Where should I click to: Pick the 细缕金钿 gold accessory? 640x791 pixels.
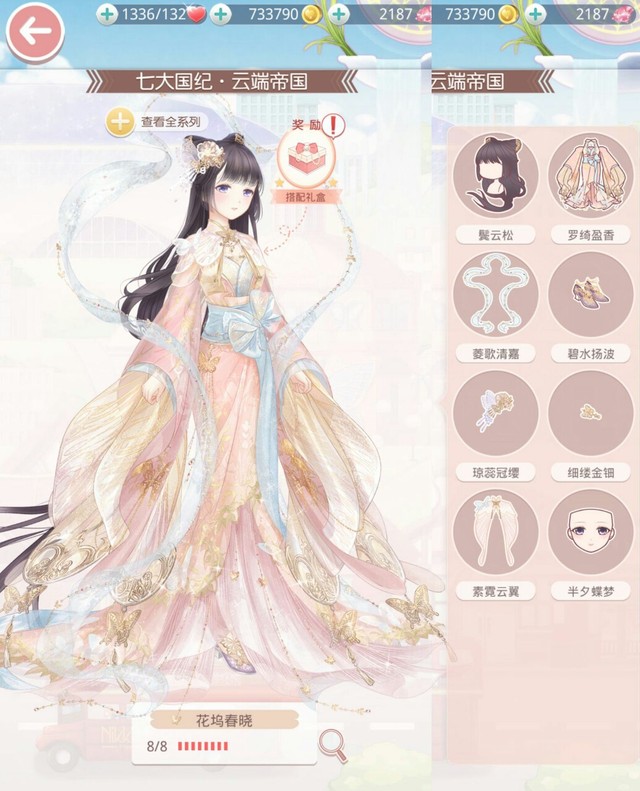(x=590, y=413)
